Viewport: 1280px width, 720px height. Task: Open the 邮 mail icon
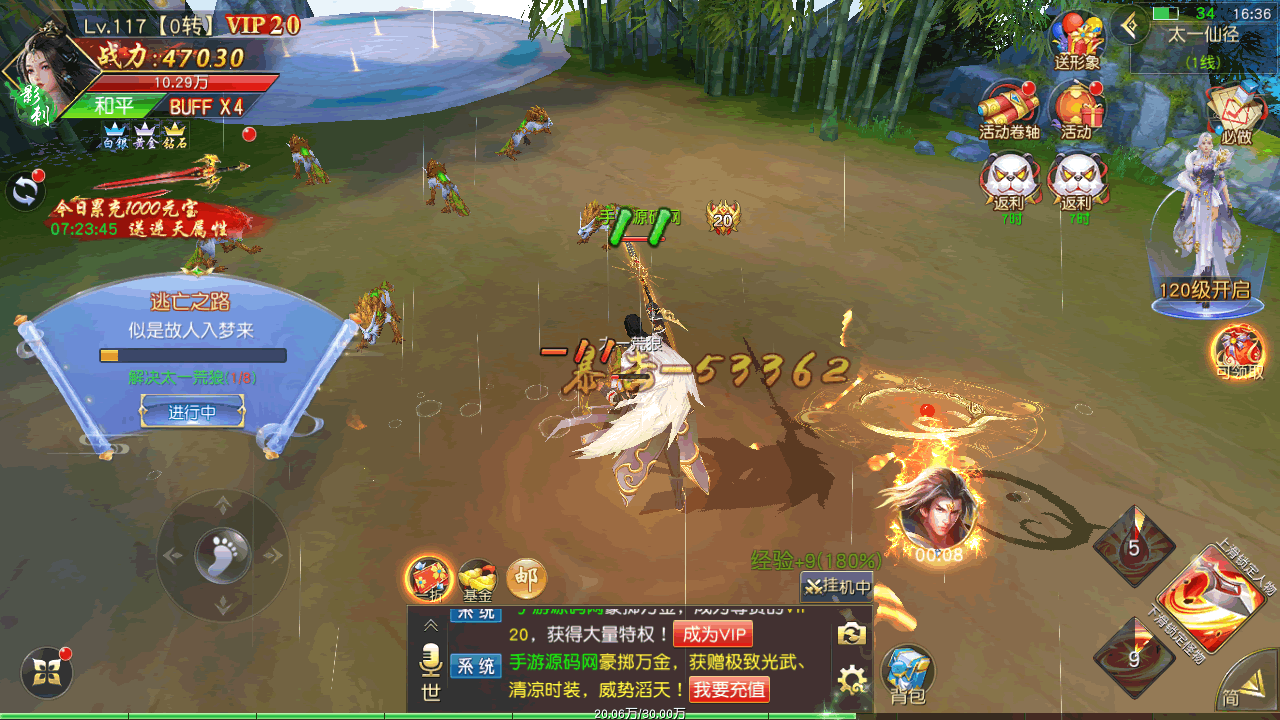(x=526, y=577)
